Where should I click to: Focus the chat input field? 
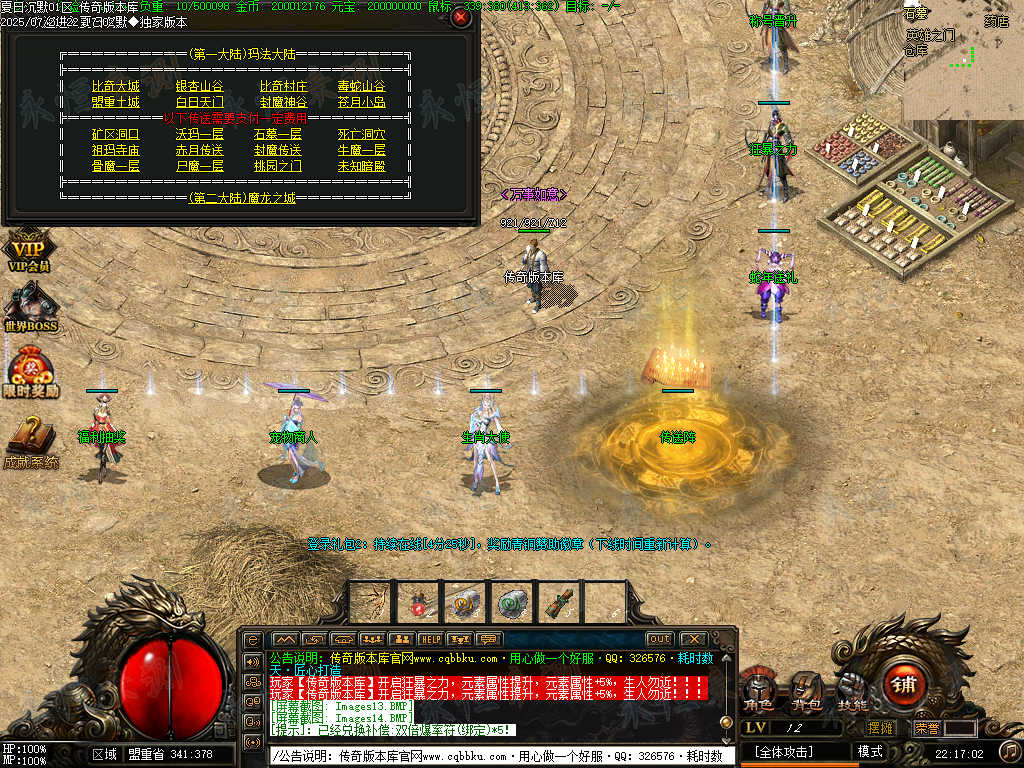tap(500, 756)
